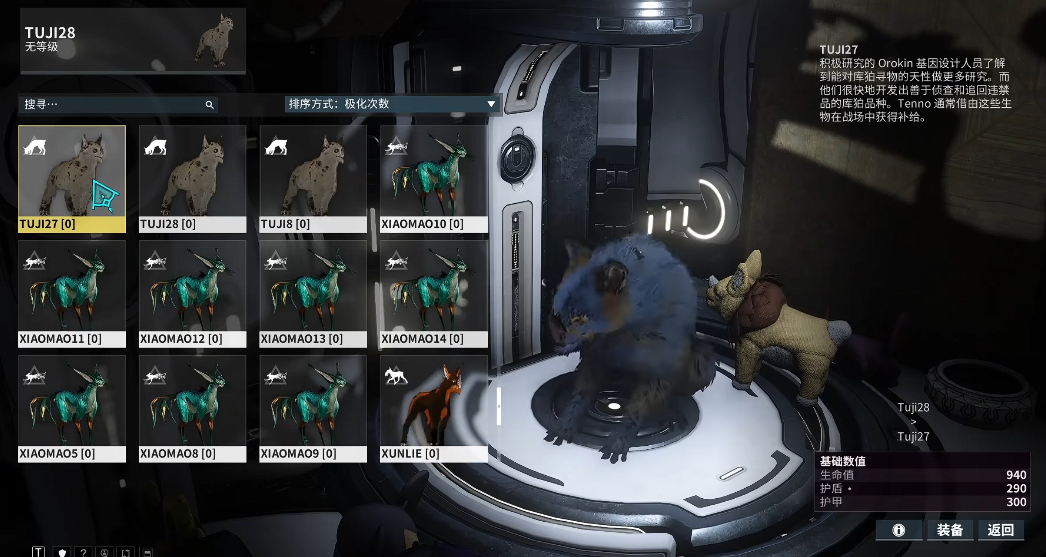
Task: Choose the XIAOMAO5 companion tile
Action: tap(72, 408)
